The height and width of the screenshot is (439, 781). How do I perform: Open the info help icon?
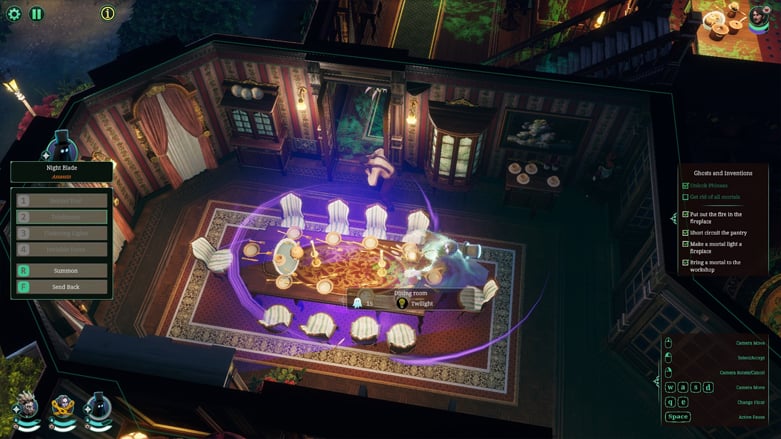108,14
